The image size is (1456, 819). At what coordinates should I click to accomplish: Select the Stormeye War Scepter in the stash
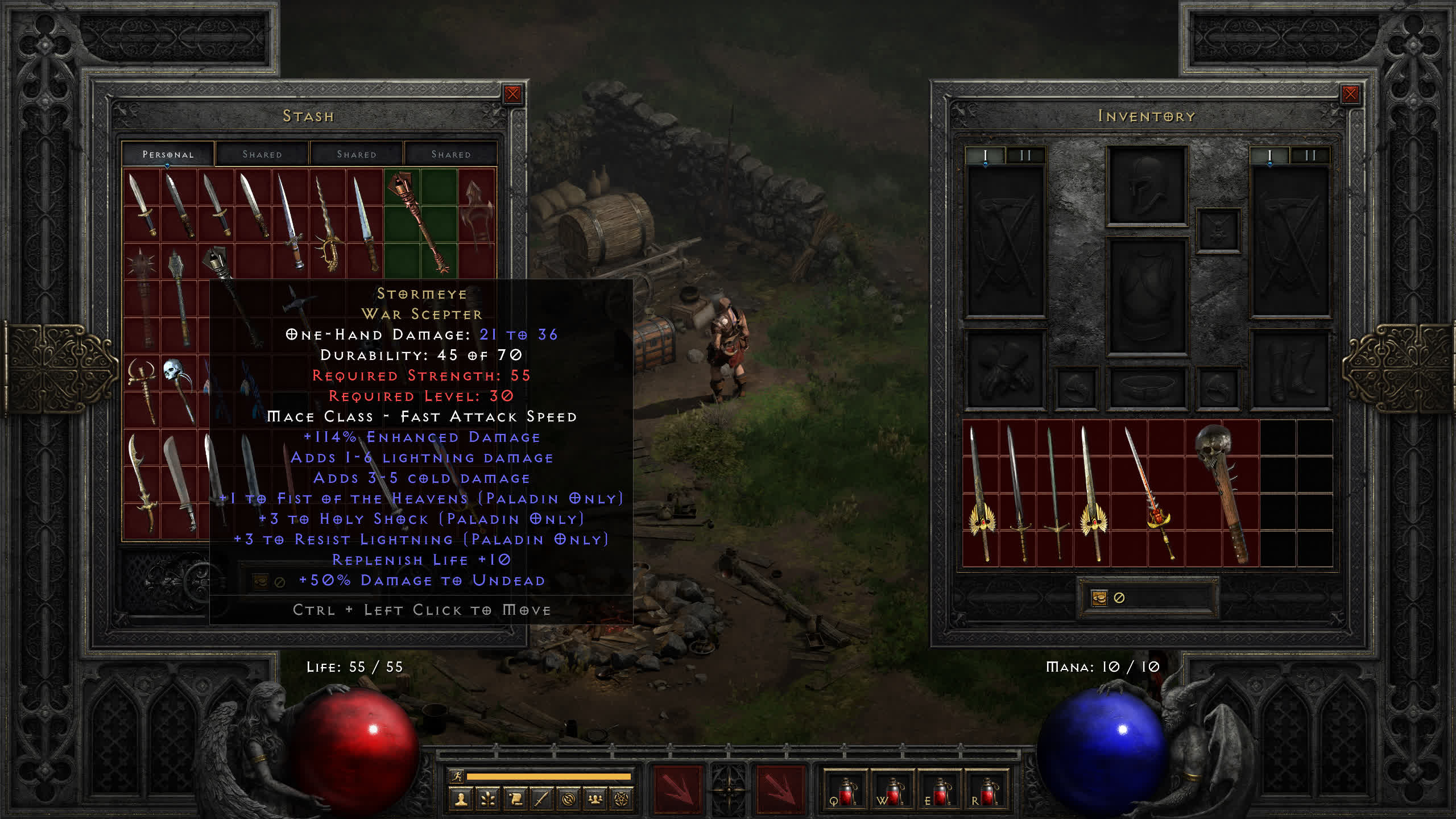421,222
